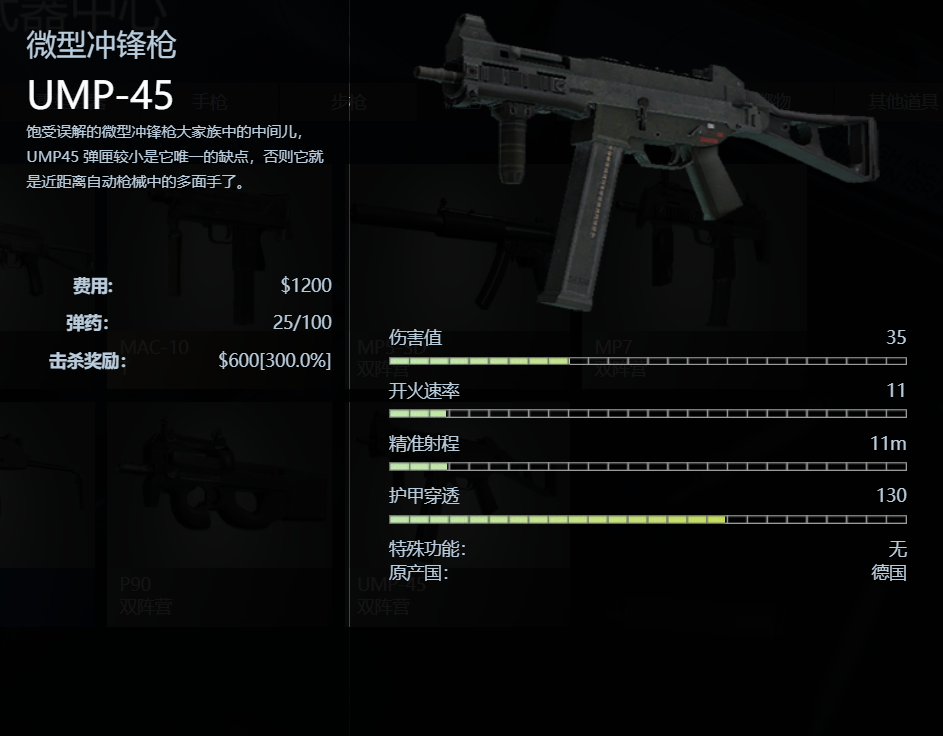Open the 步枪 (rifles) tab
This screenshot has width=943, height=736.
pyautogui.click(x=348, y=101)
